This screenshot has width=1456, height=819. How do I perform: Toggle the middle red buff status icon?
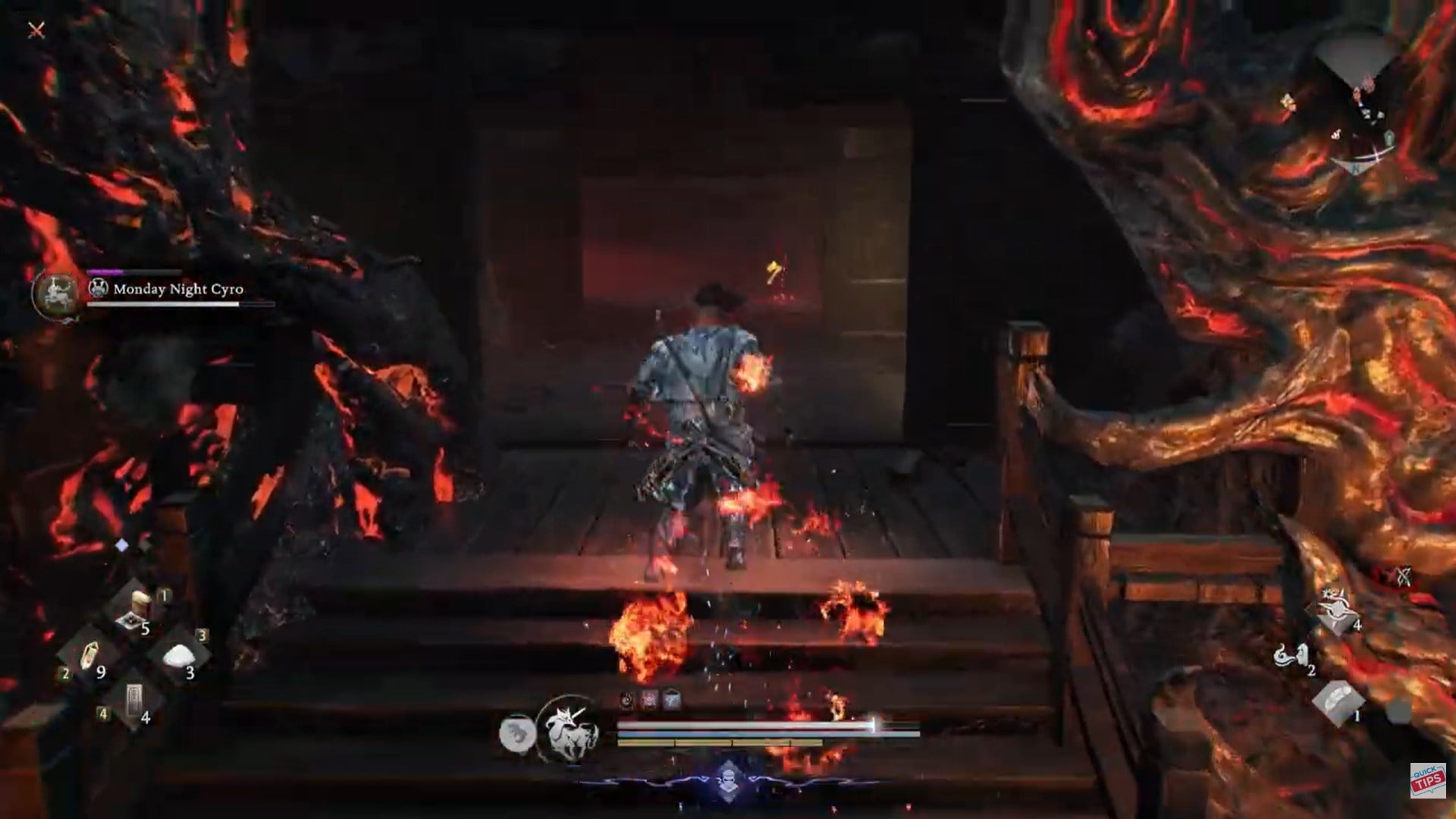(648, 699)
